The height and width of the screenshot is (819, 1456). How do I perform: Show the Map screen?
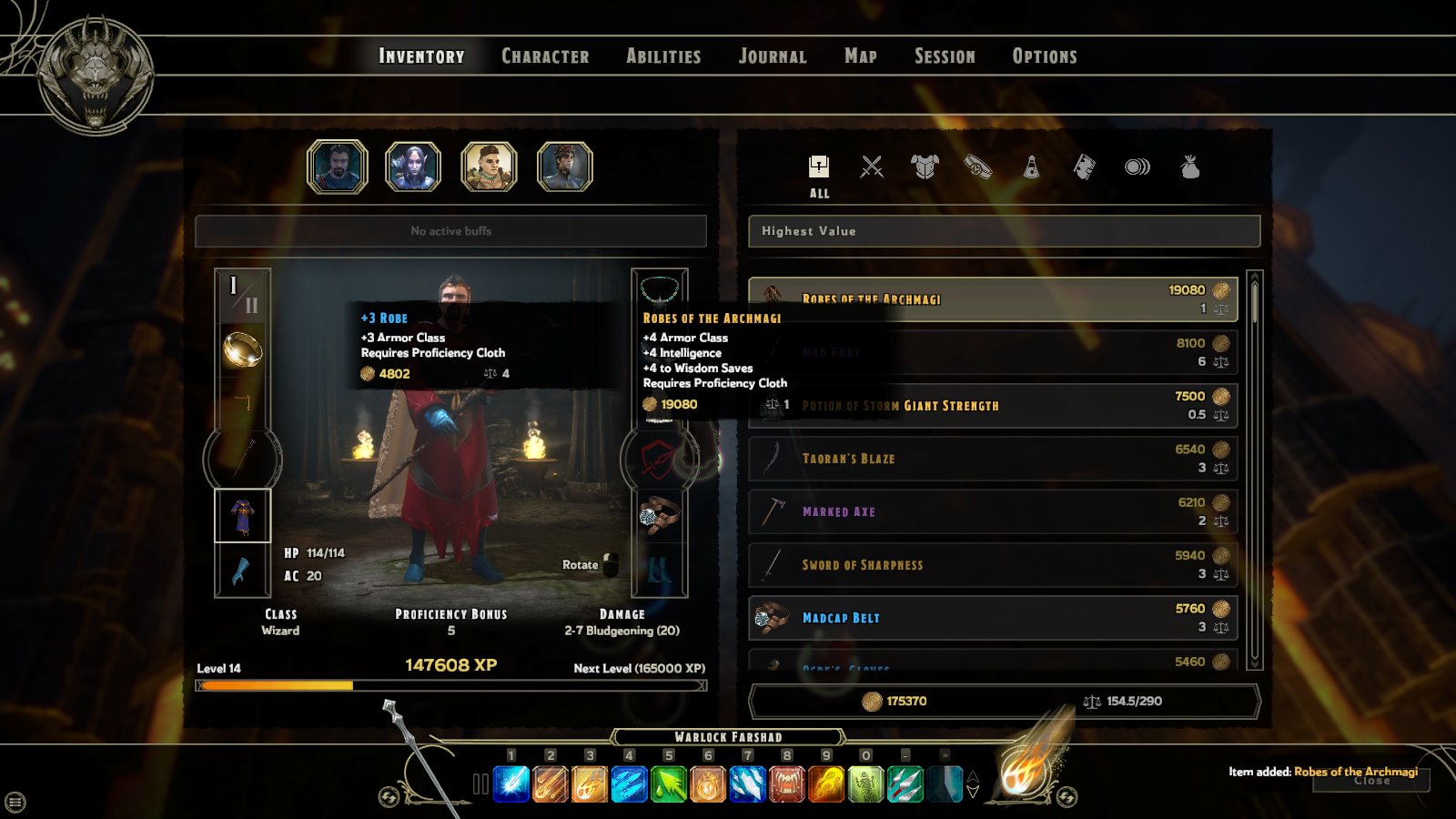click(861, 56)
